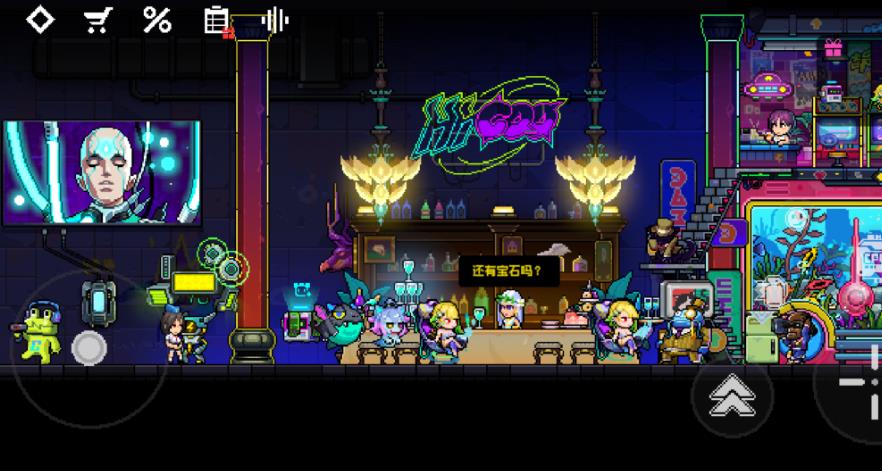The image size is (882, 471).
Task: Open the diamond icon menu
Action: click(39, 20)
